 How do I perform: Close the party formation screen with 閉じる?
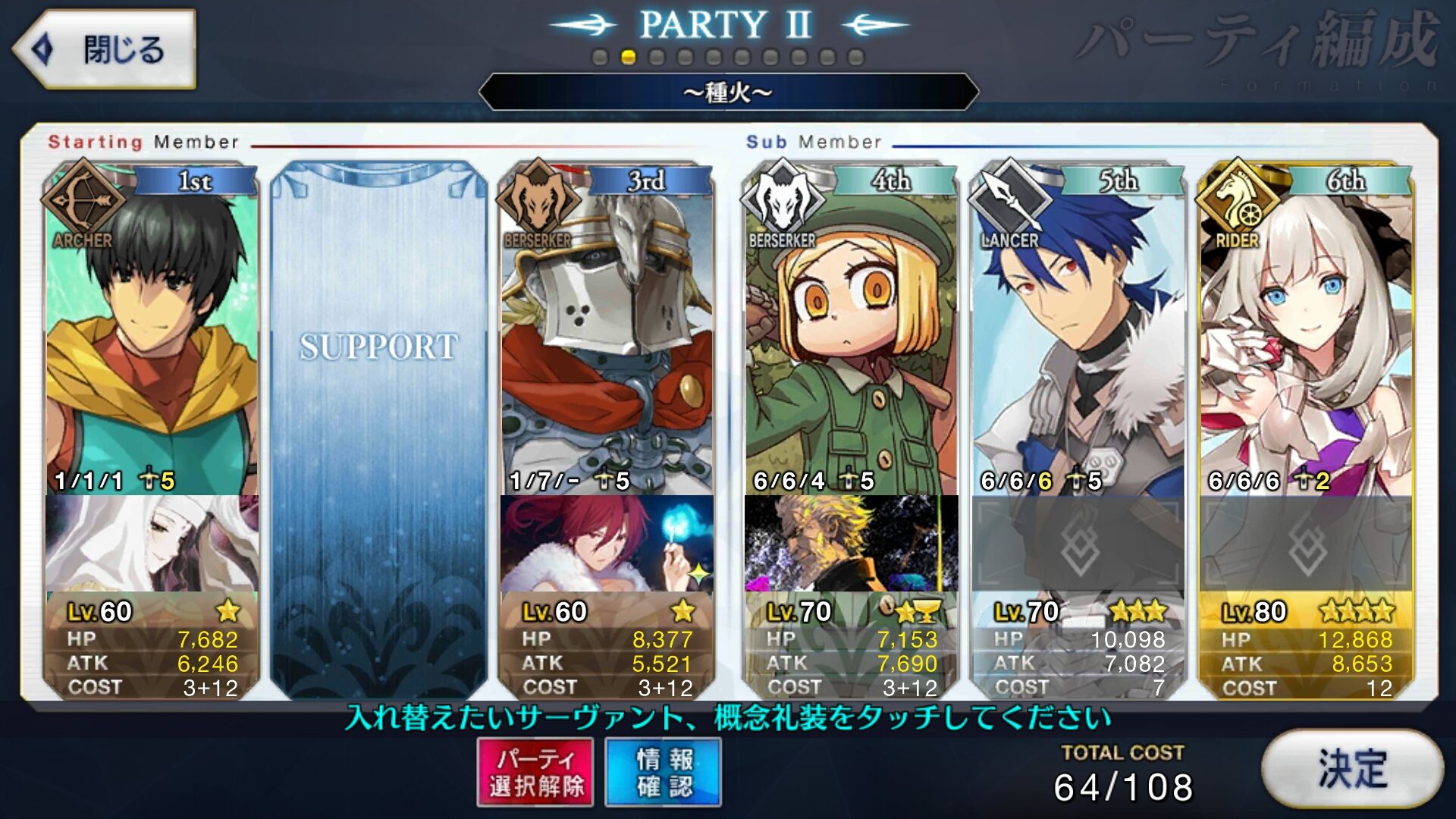coord(105,50)
